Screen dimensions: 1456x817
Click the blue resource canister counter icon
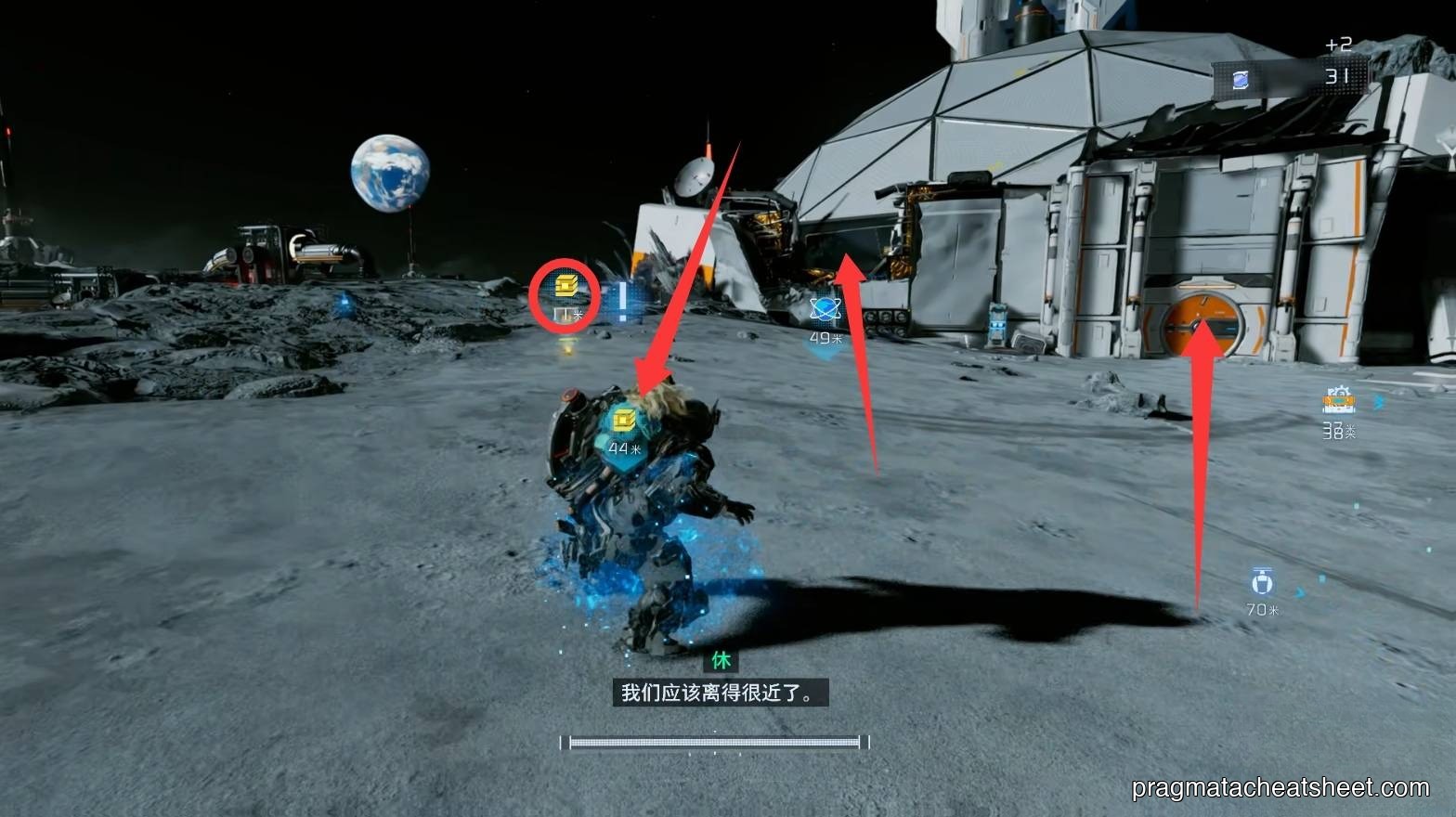pyautogui.click(x=1241, y=80)
